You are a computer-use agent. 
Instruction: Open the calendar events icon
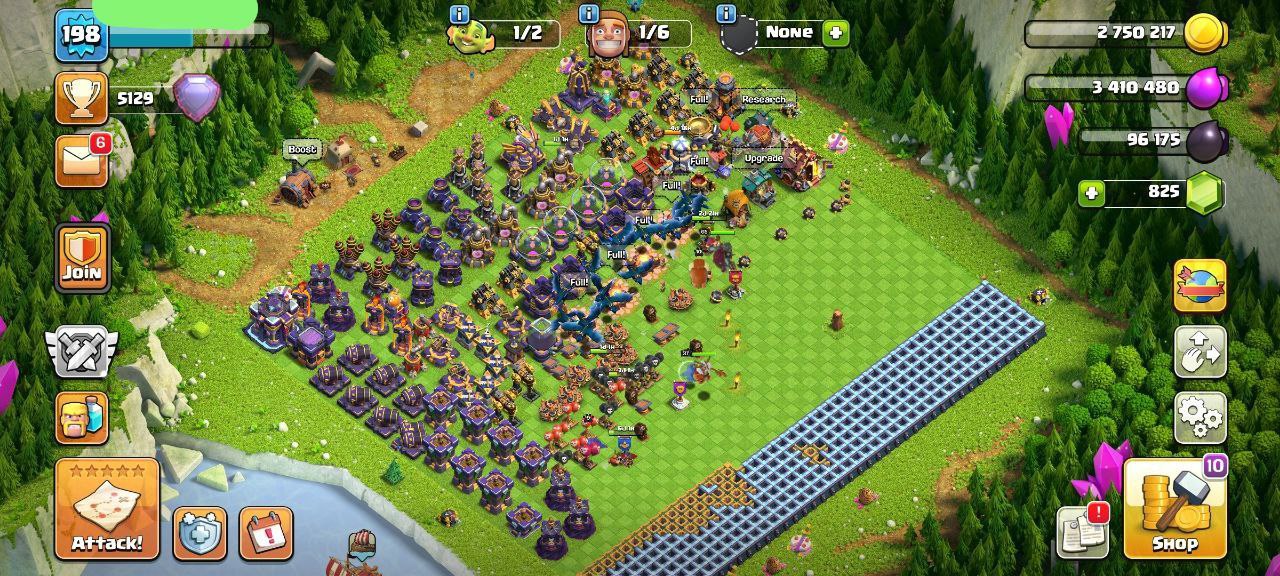266,533
